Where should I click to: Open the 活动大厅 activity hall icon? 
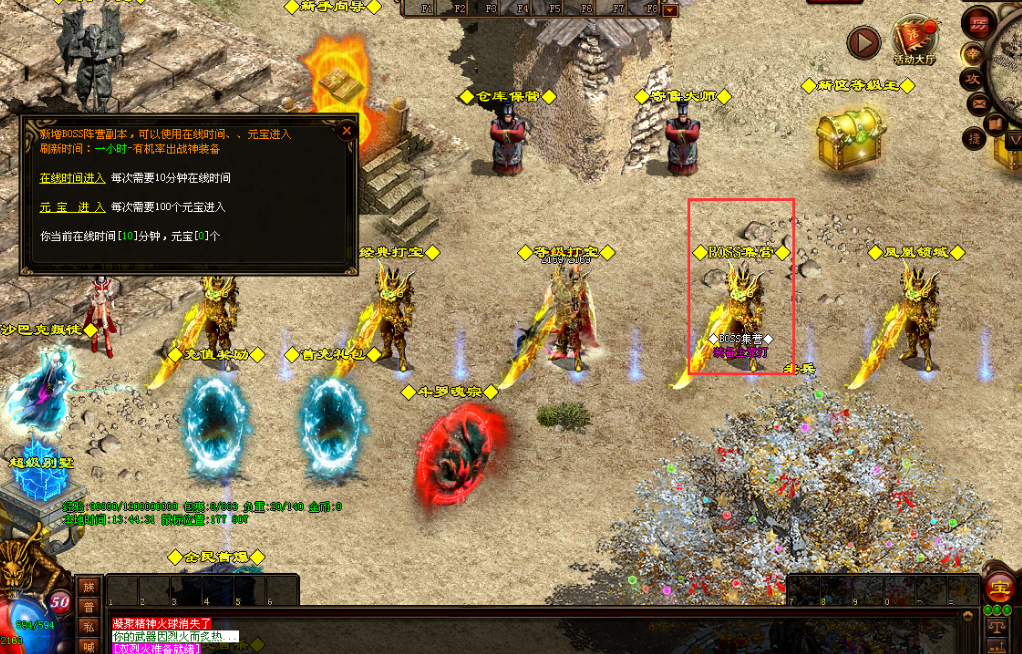coord(914,38)
